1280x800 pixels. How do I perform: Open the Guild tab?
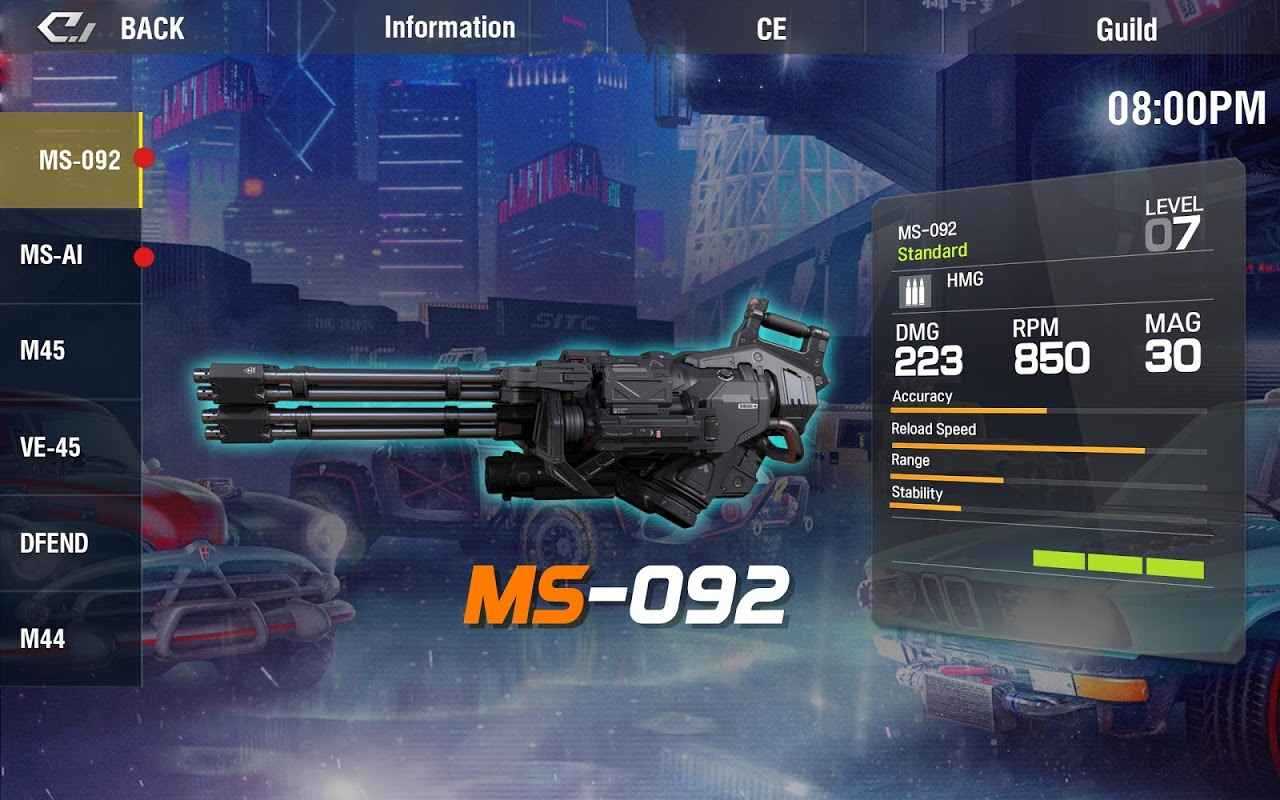pyautogui.click(x=1126, y=29)
